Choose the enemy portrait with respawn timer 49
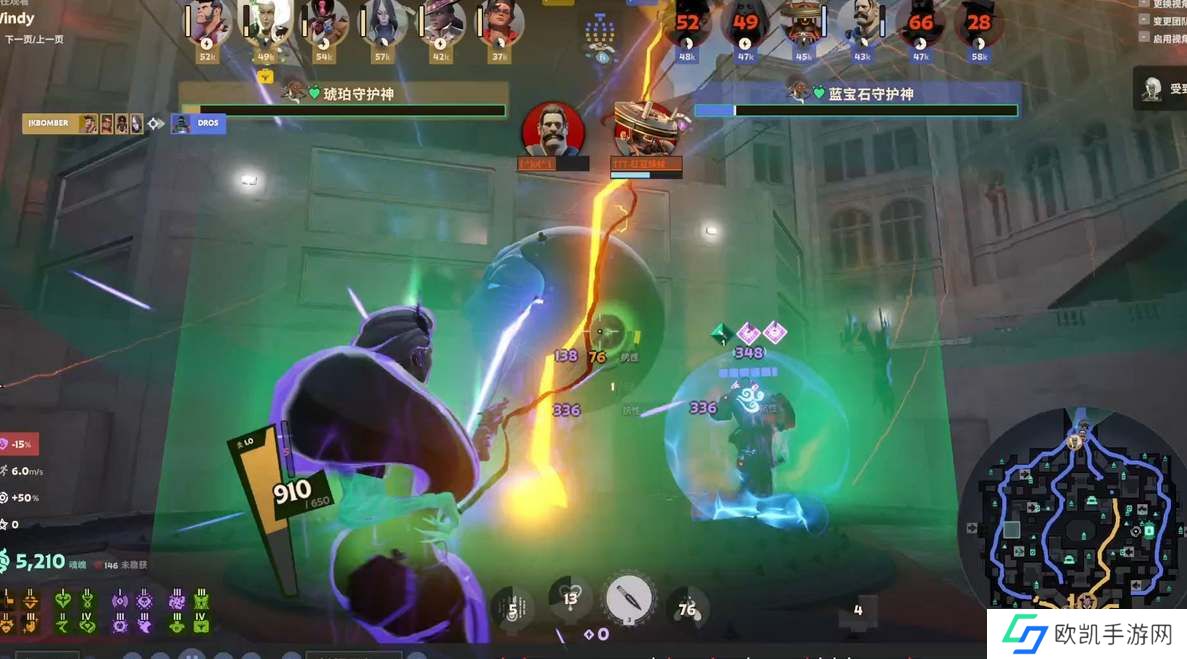 pos(746,22)
